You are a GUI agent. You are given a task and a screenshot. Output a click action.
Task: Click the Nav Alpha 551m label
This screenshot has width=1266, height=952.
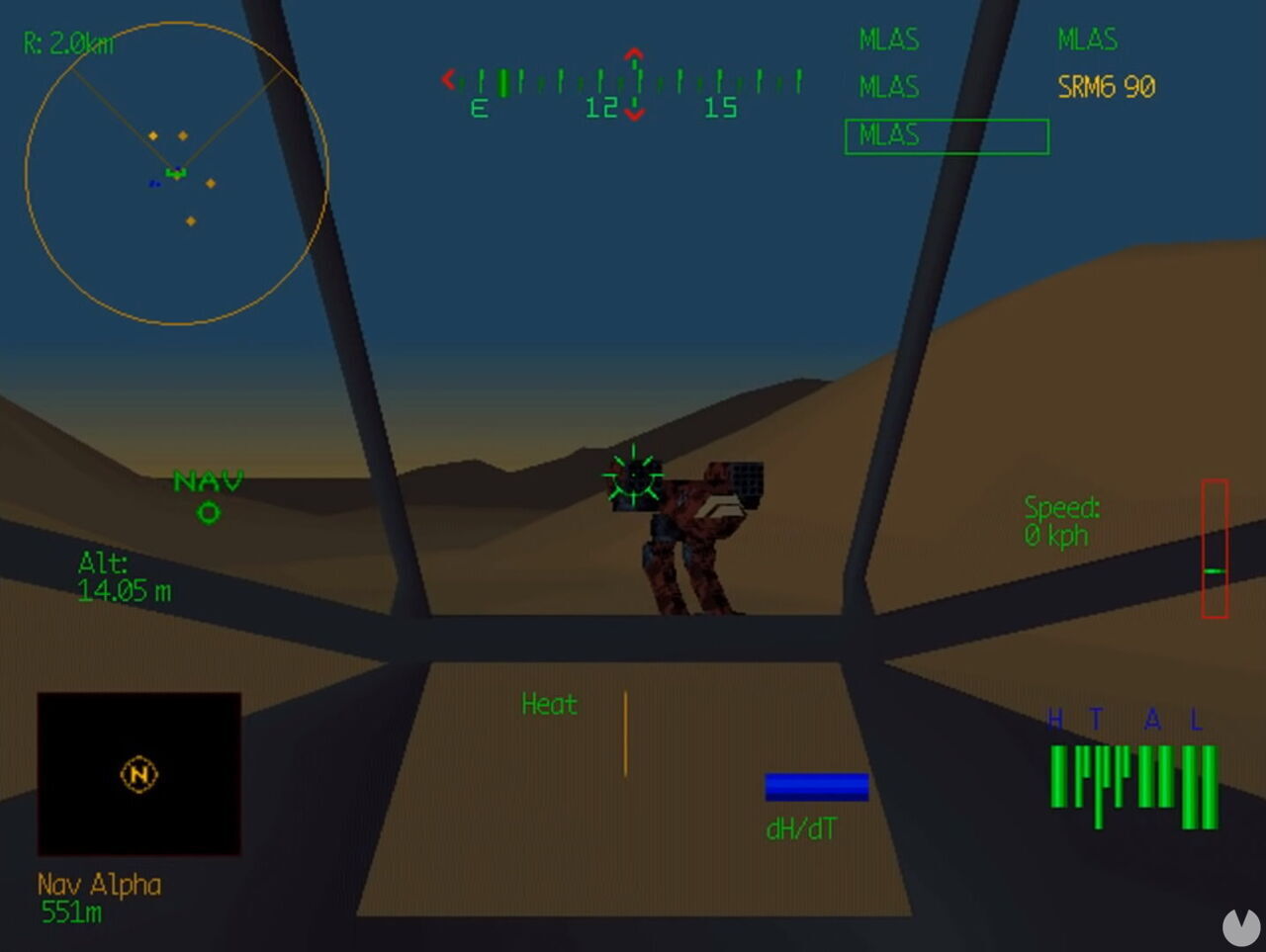pyautogui.click(x=96, y=897)
